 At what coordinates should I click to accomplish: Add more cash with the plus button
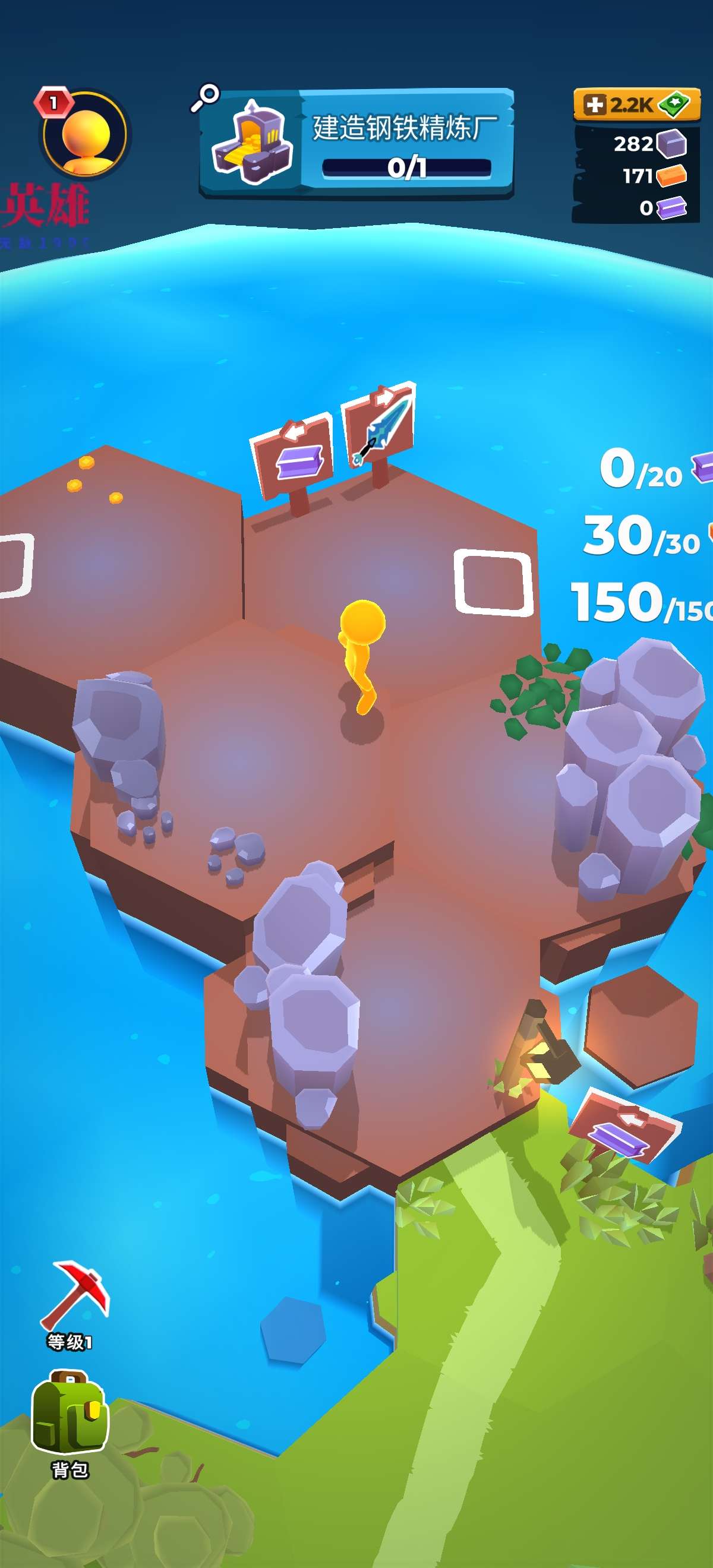[x=594, y=105]
